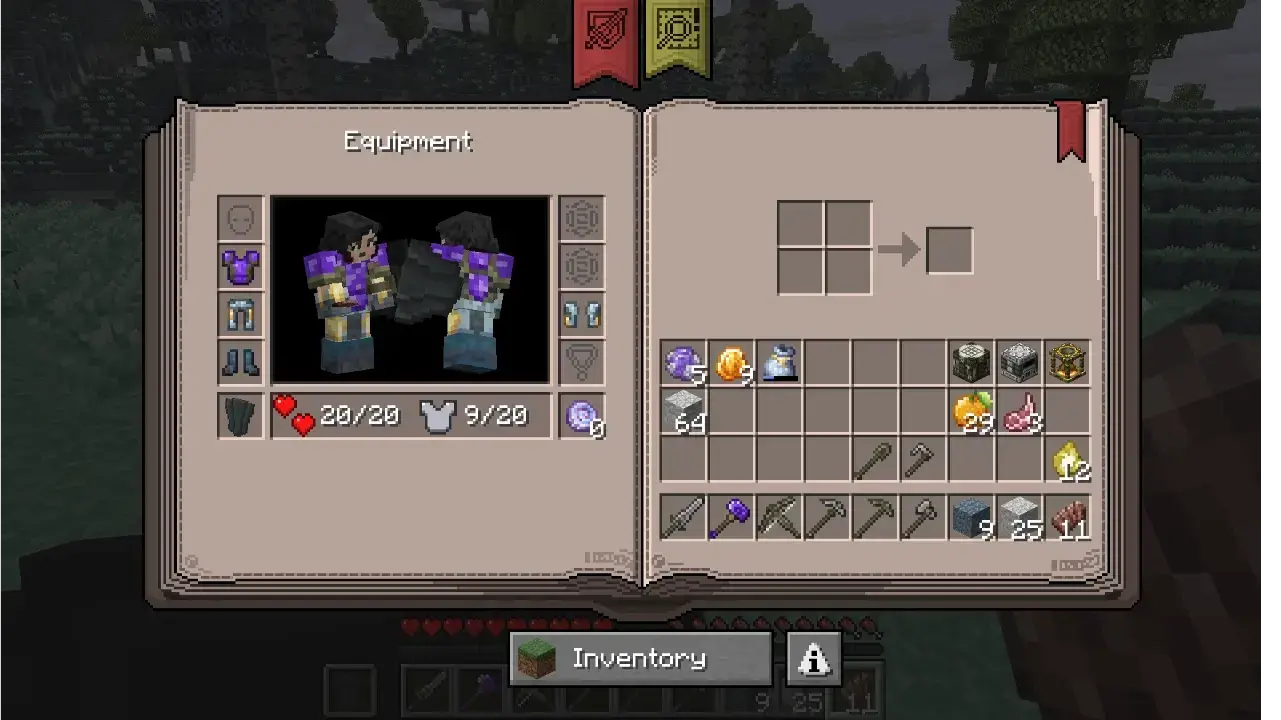Select the boots equipment slot

click(x=241, y=361)
